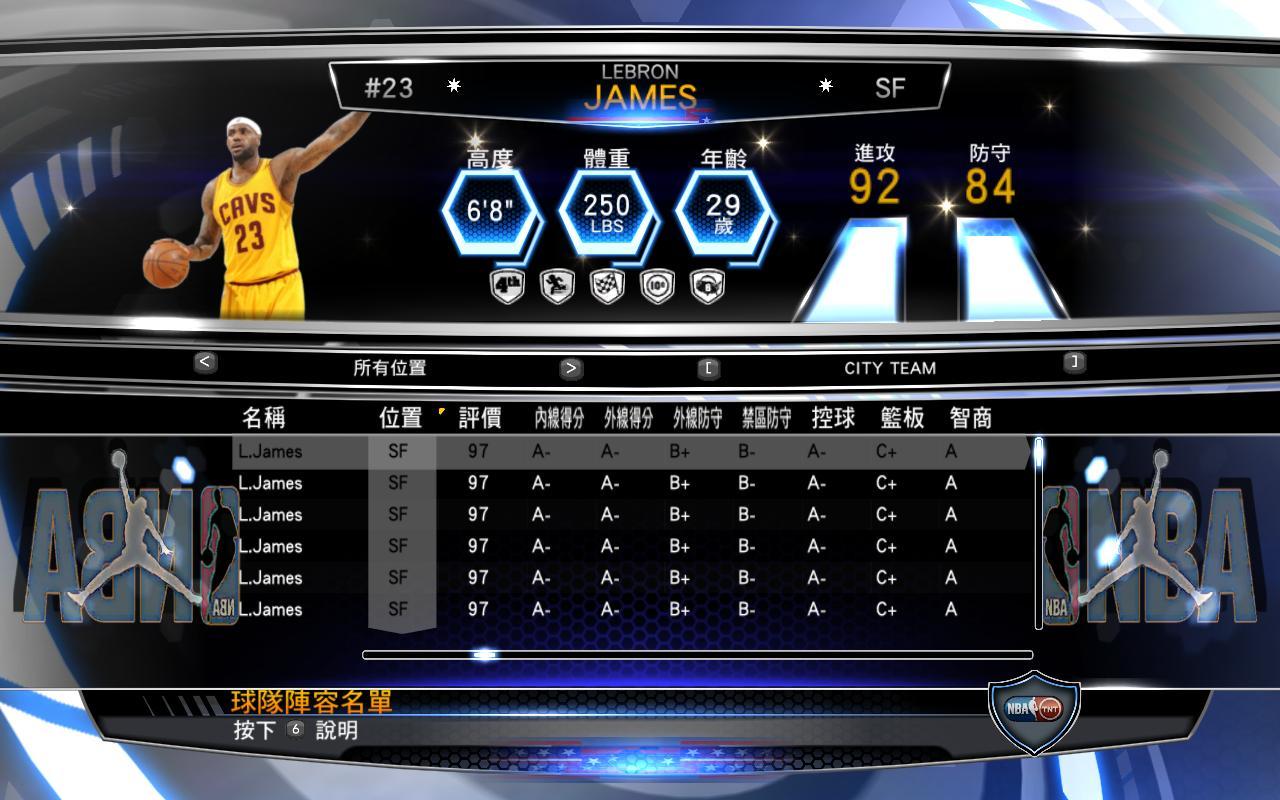Click the 智商 column header
This screenshot has height=800, width=1280.
coord(970,418)
